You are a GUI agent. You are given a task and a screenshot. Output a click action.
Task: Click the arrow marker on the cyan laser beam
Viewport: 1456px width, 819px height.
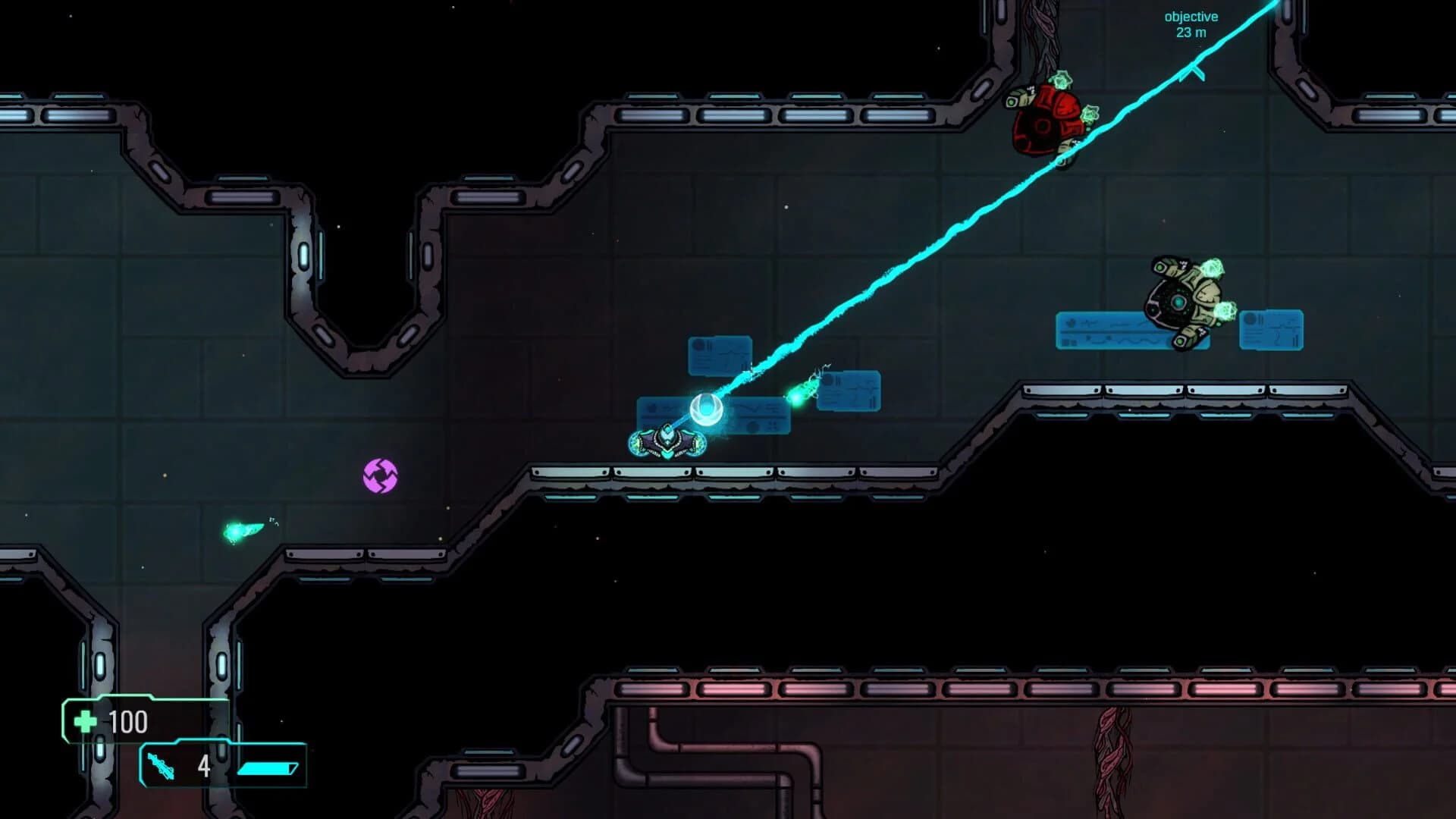[x=1192, y=71]
